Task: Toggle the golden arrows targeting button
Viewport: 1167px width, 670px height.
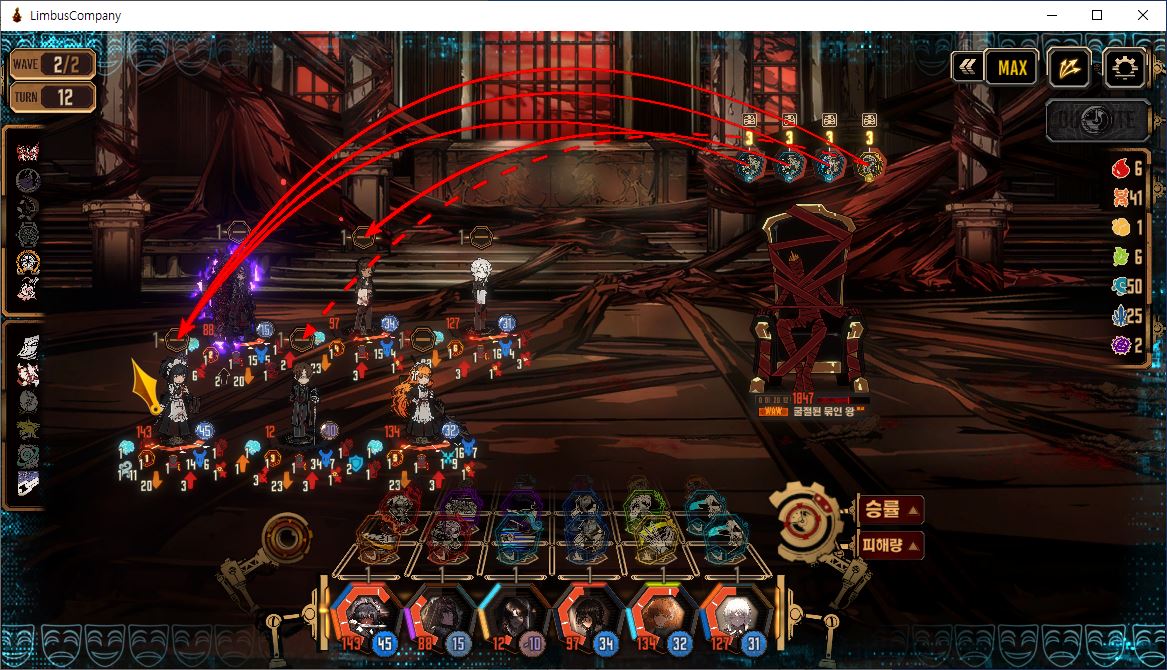Action: (1069, 68)
